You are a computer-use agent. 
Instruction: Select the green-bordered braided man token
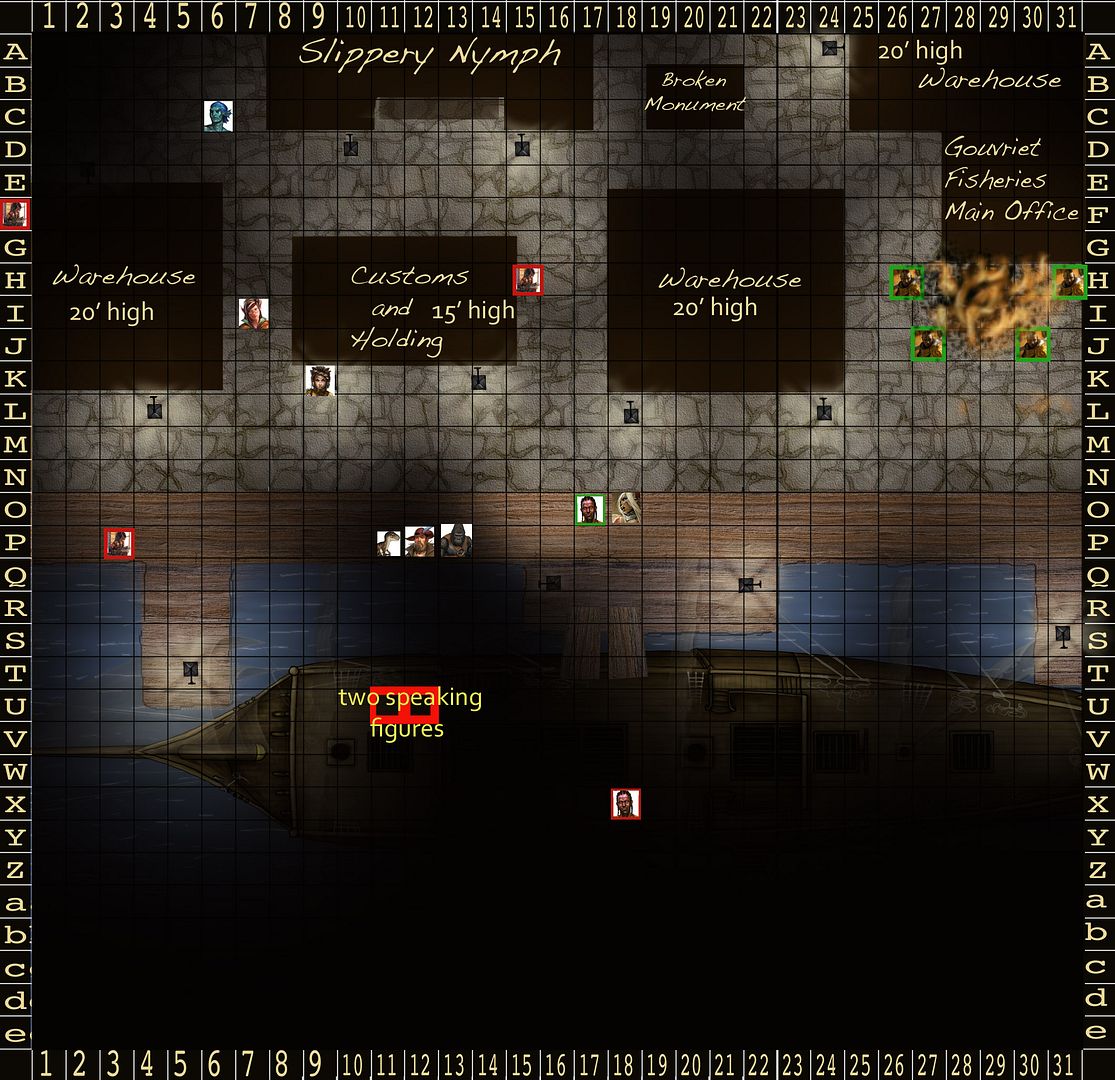tap(591, 509)
